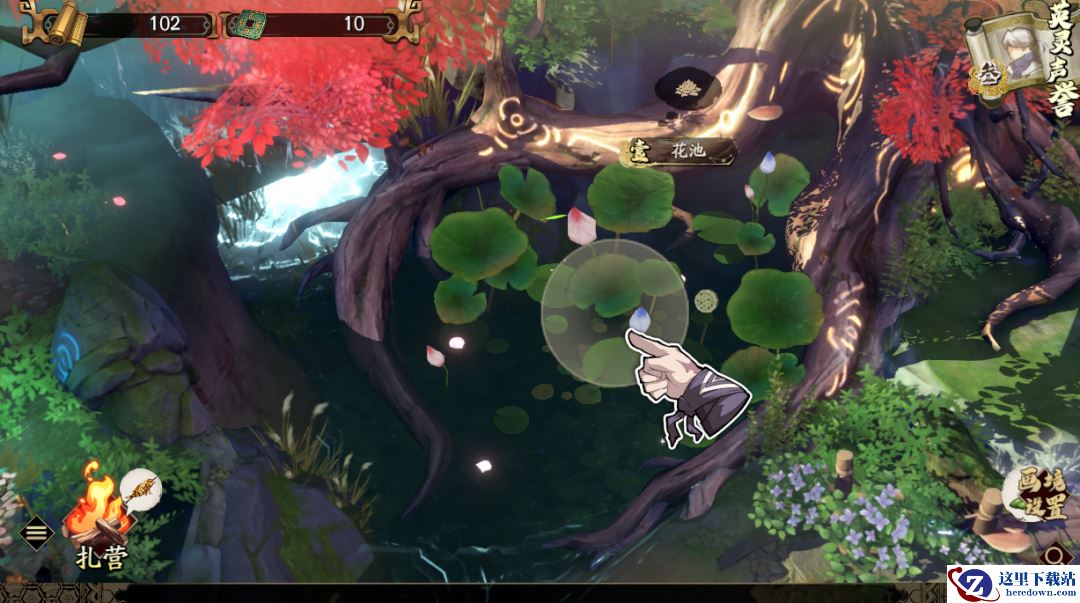Click the golden scroll currency icon
Screen dimensions: 1080x603
[66, 22]
